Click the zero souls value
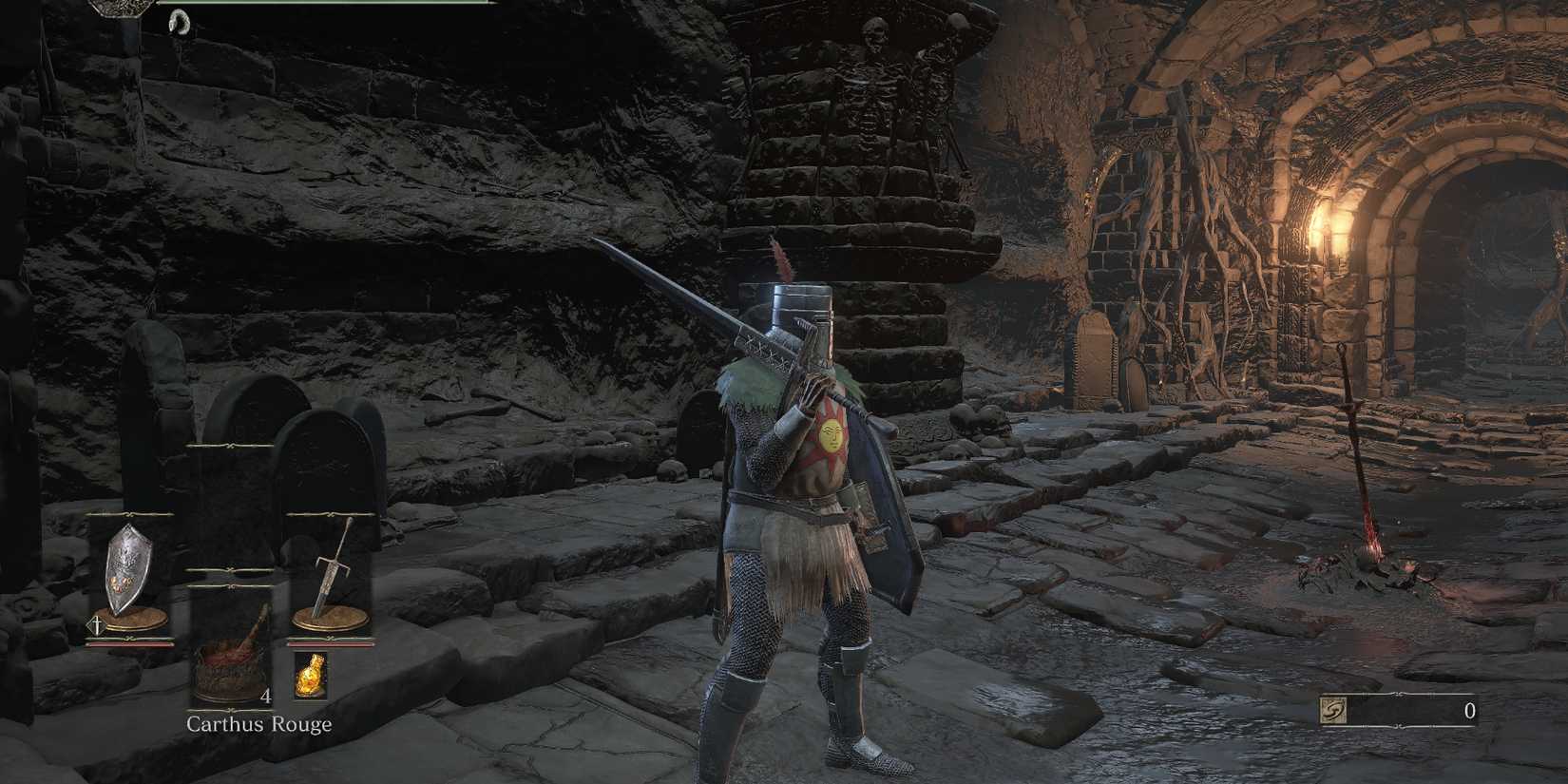 pos(1469,709)
